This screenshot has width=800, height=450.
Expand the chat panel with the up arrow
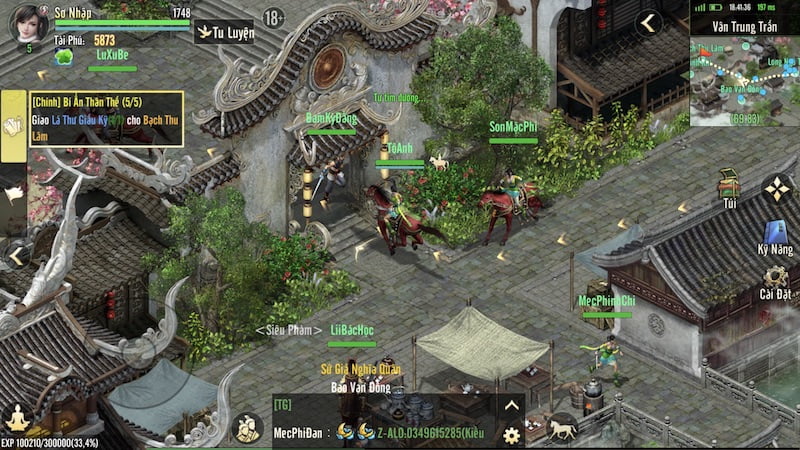click(x=511, y=406)
